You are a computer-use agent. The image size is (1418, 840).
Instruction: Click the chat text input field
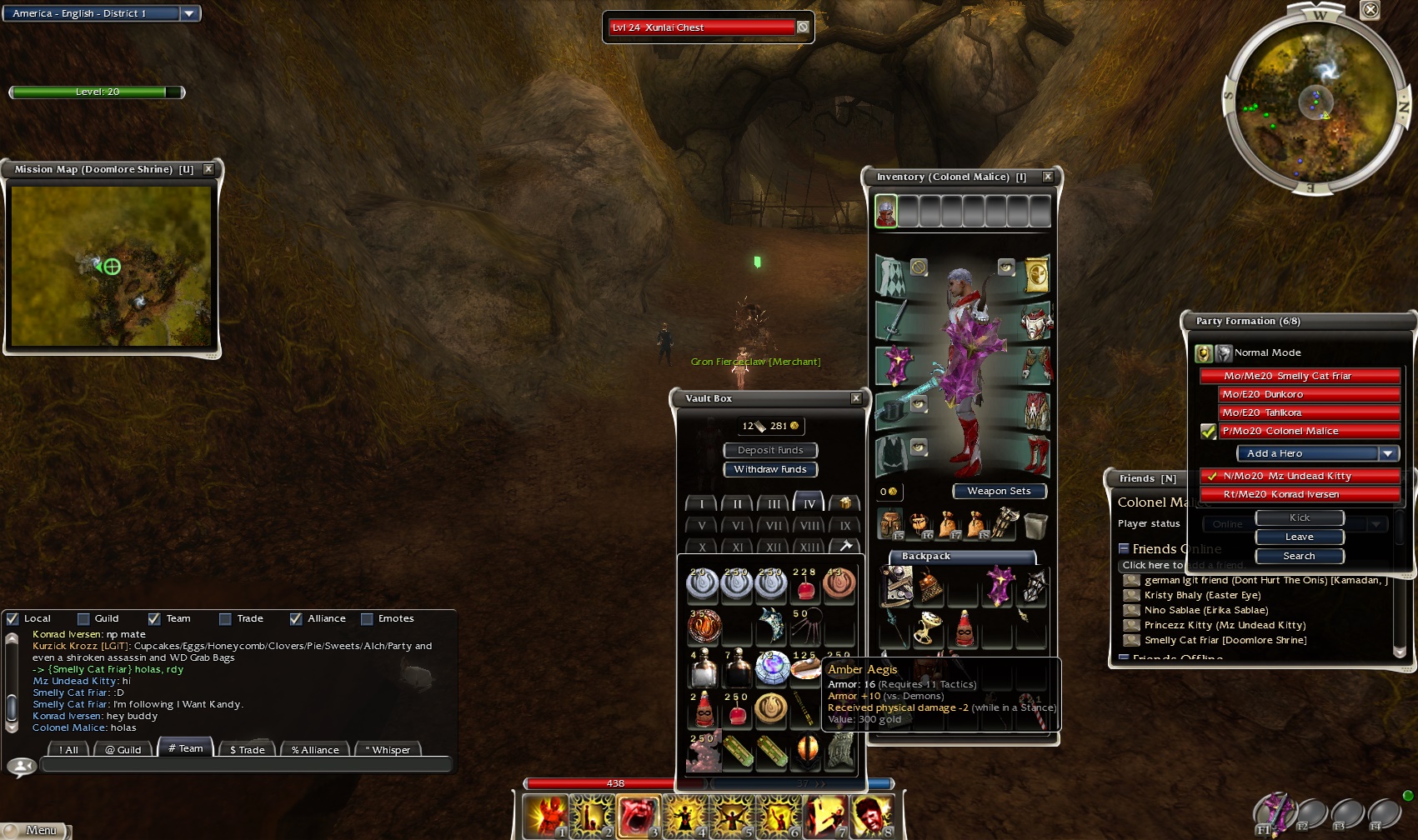coord(246,764)
